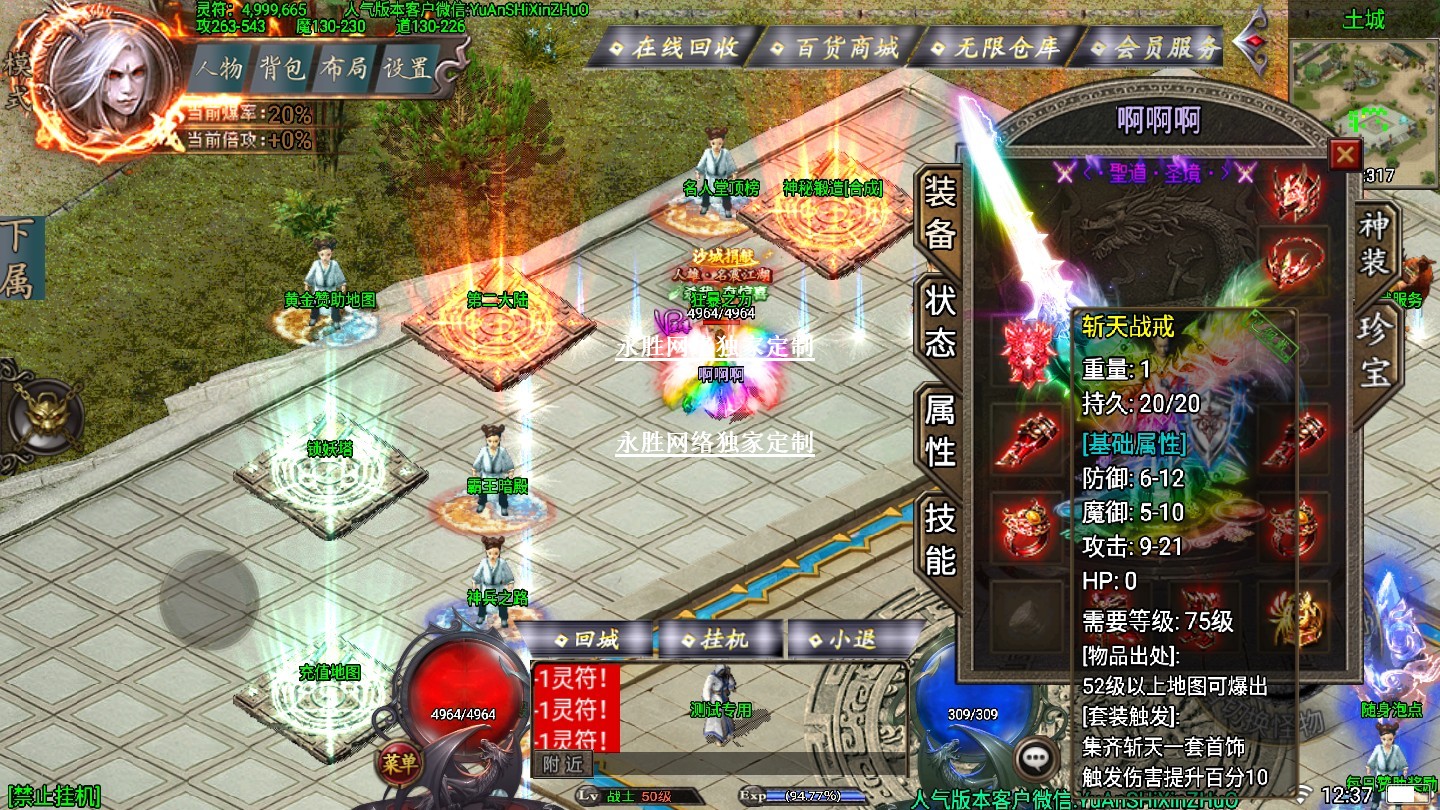Viewport: 1440px width, 810px height.
Task: Open the 无限仓库 warehouse
Action: tap(998, 47)
